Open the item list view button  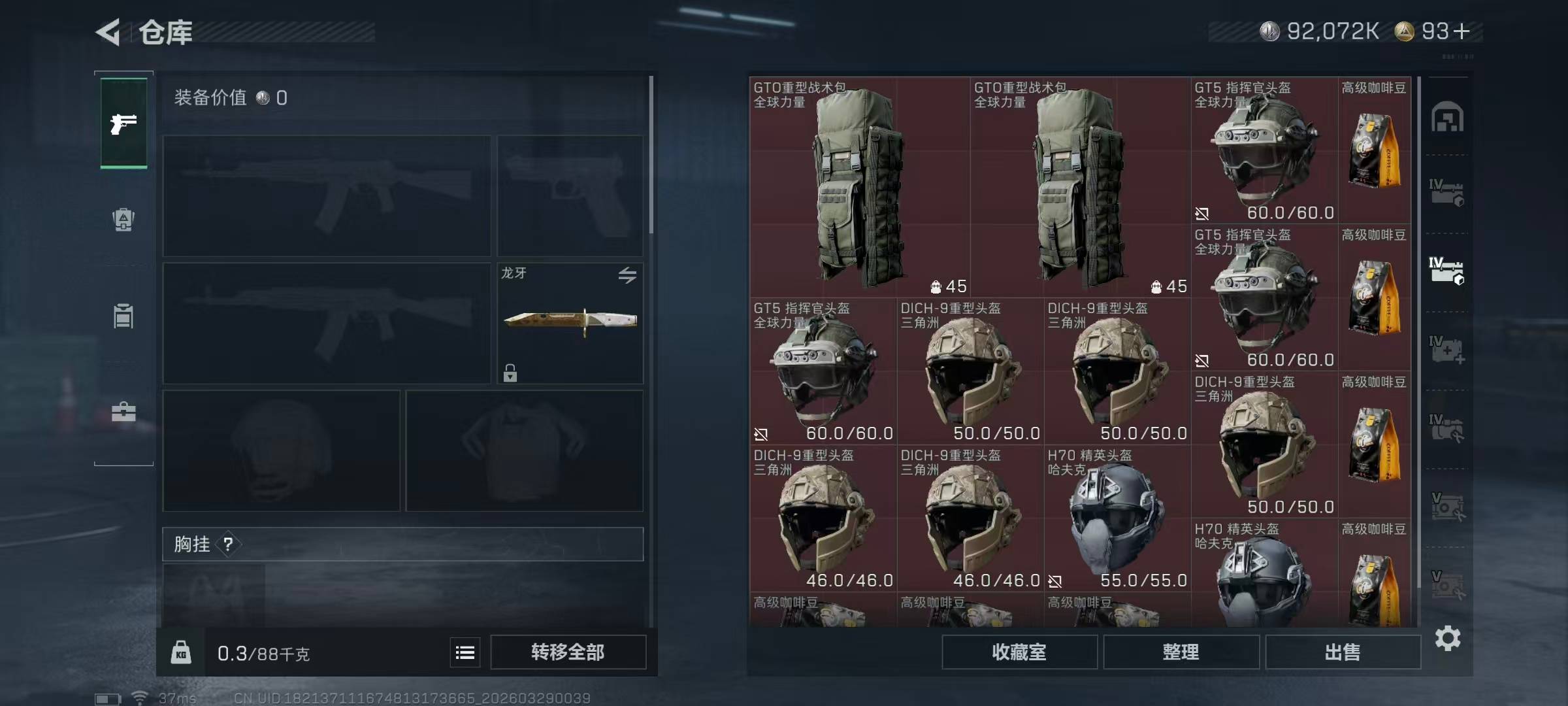[465, 652]
